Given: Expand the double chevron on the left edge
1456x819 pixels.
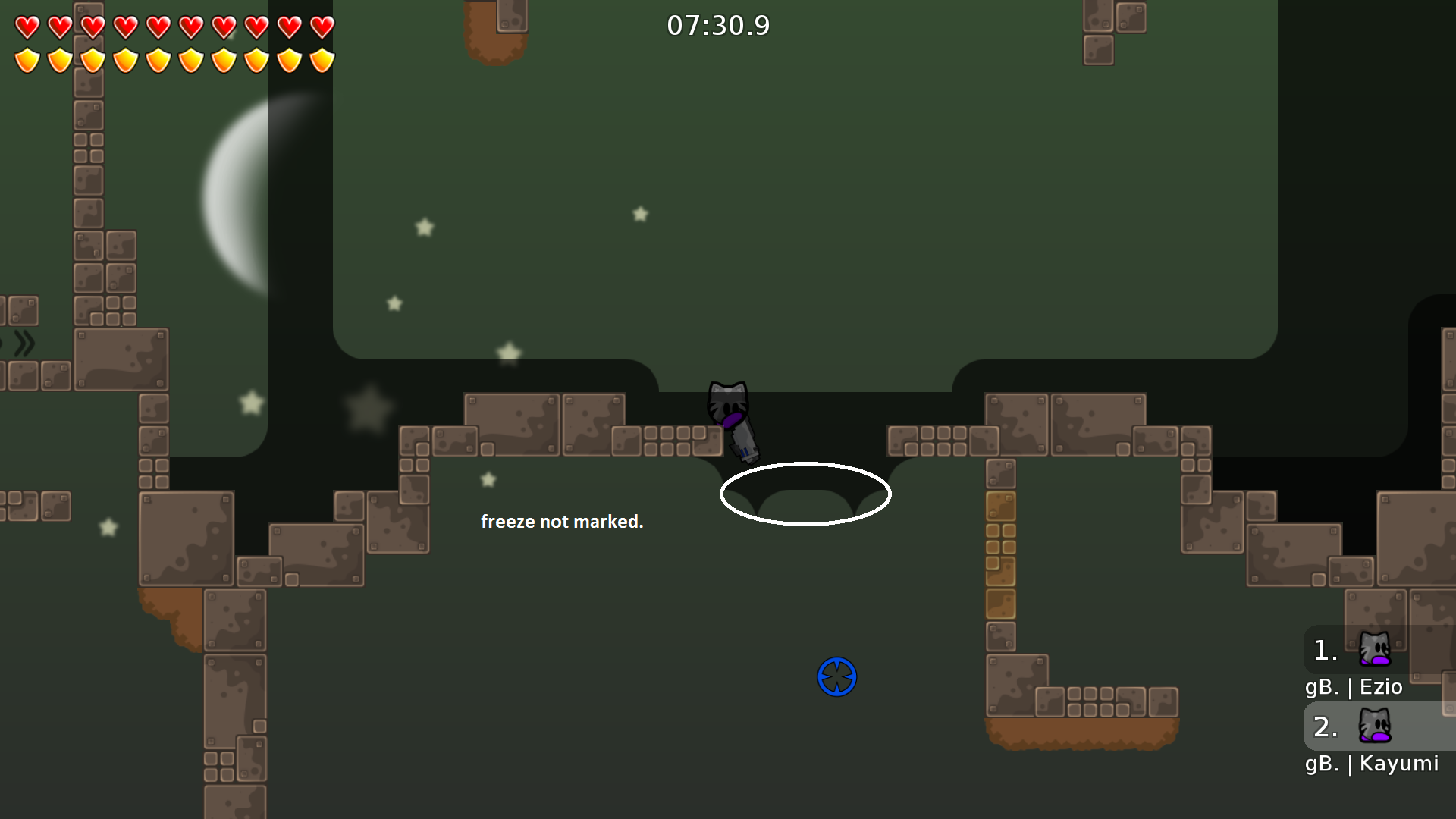Looking at the screenshot, I should pyautogui.click(x=24, y=343).
